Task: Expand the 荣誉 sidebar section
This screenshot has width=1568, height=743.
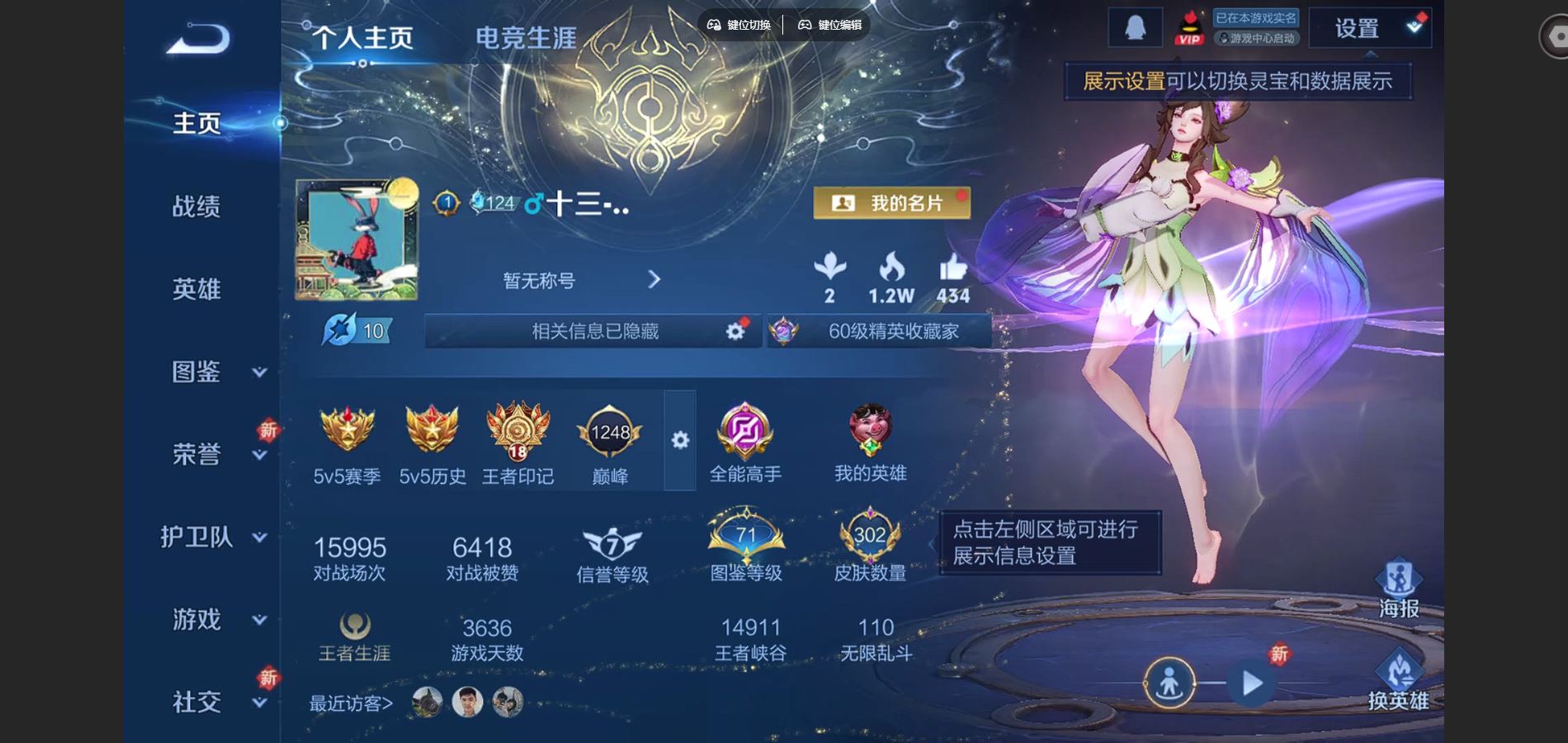Action: coord(195,454)
